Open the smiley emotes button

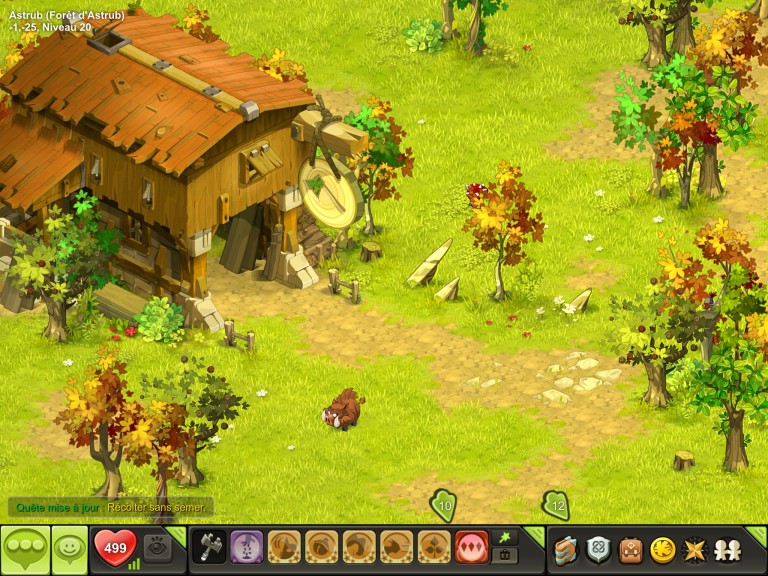70,549
